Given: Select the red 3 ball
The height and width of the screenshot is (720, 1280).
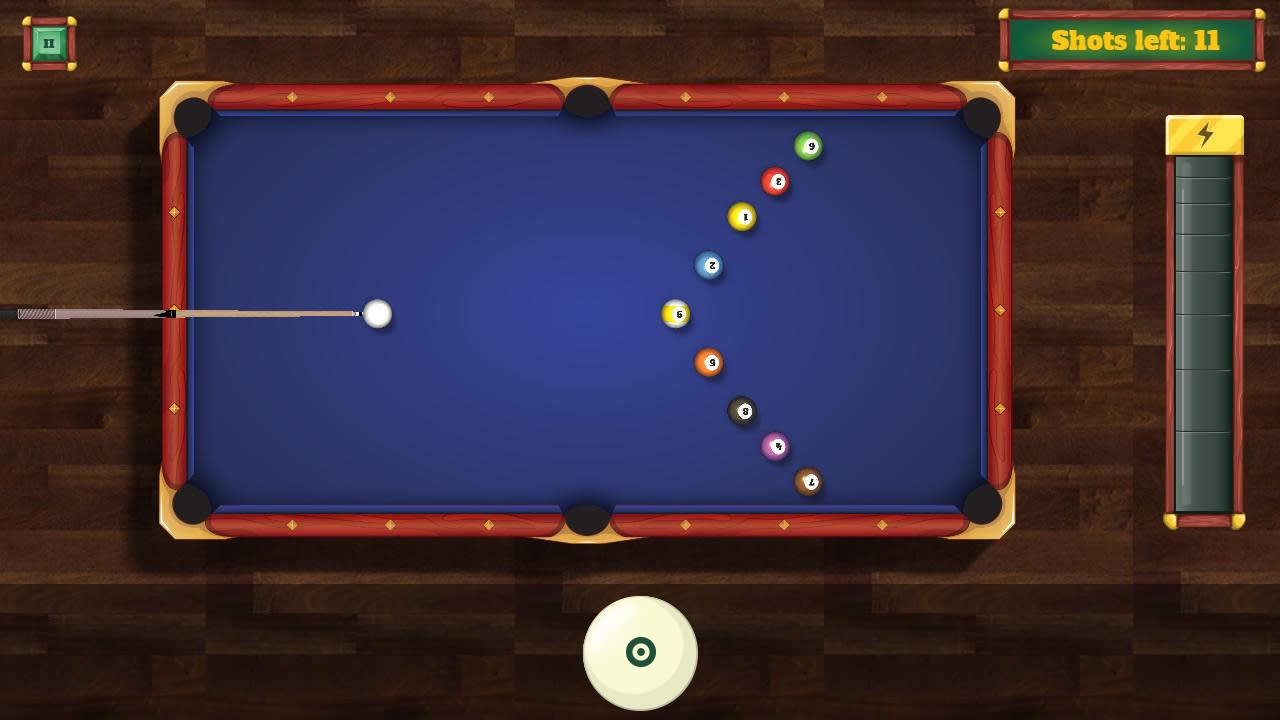Looking at the screenshot, I should [x=777, y=182].
